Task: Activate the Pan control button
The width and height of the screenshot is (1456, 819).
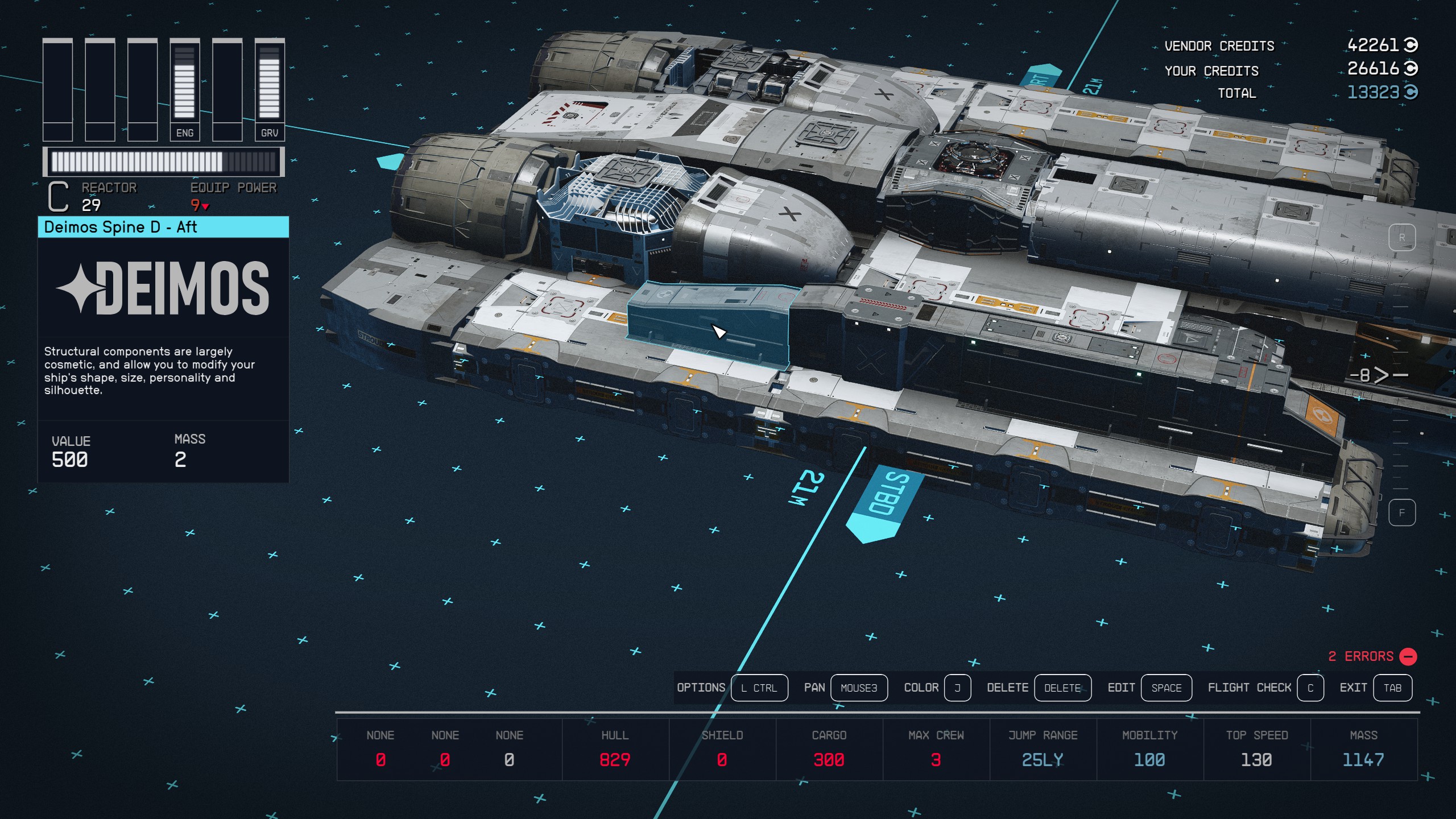Action: pos(858,688)
